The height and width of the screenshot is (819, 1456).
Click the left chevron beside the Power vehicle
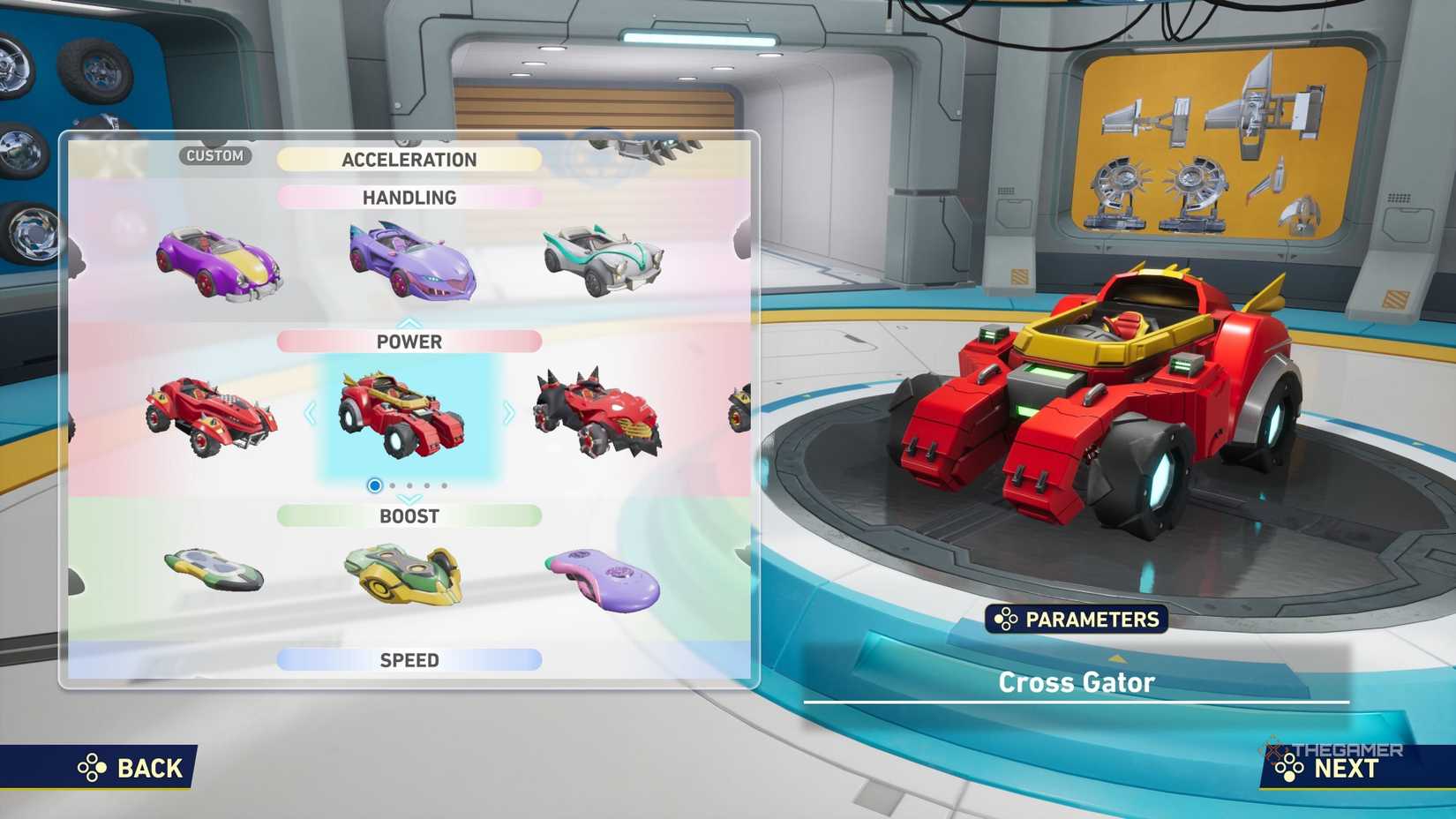311,413
